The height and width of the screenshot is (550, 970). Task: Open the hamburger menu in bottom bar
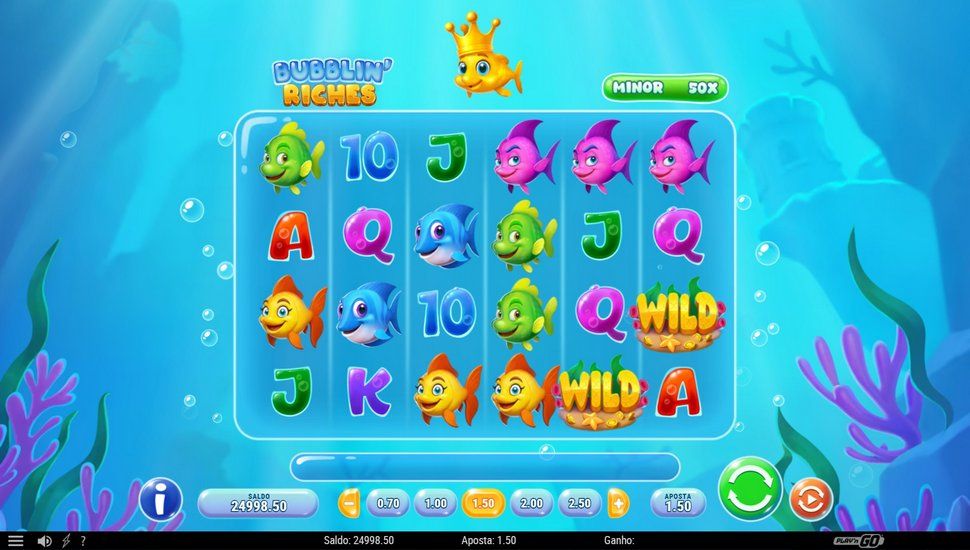pos(15,541)
